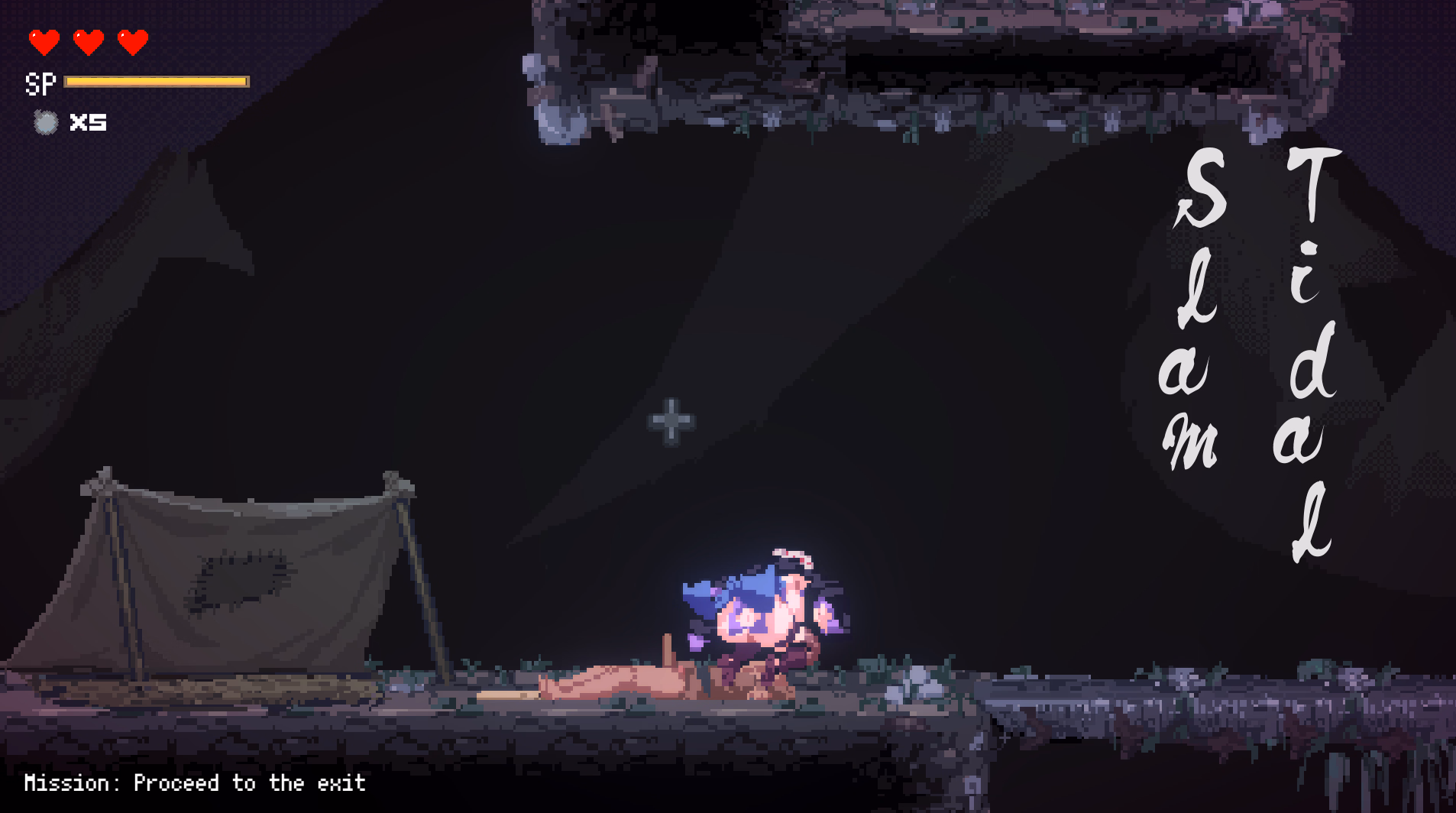Click the grey orb item icon
The image size is (1456, 813).
[46, 122]
